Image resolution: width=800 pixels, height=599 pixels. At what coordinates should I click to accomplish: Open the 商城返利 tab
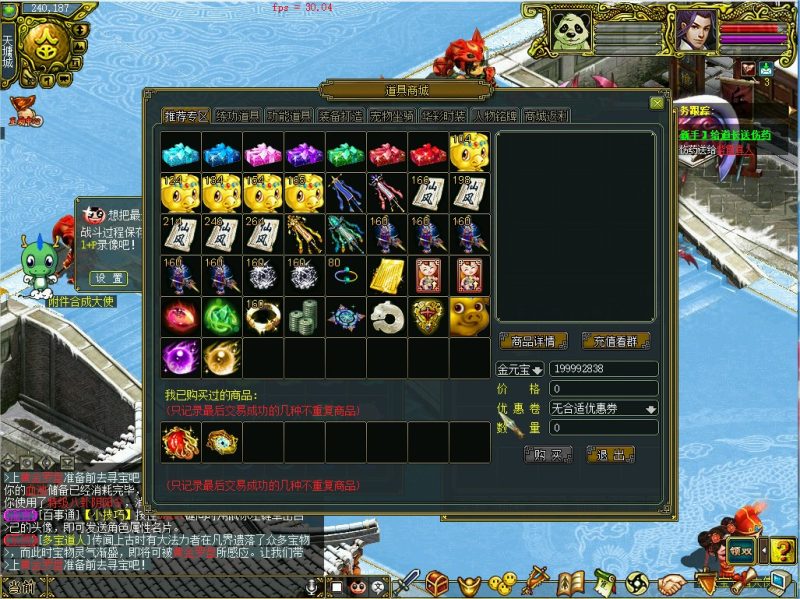click(546, 116)
